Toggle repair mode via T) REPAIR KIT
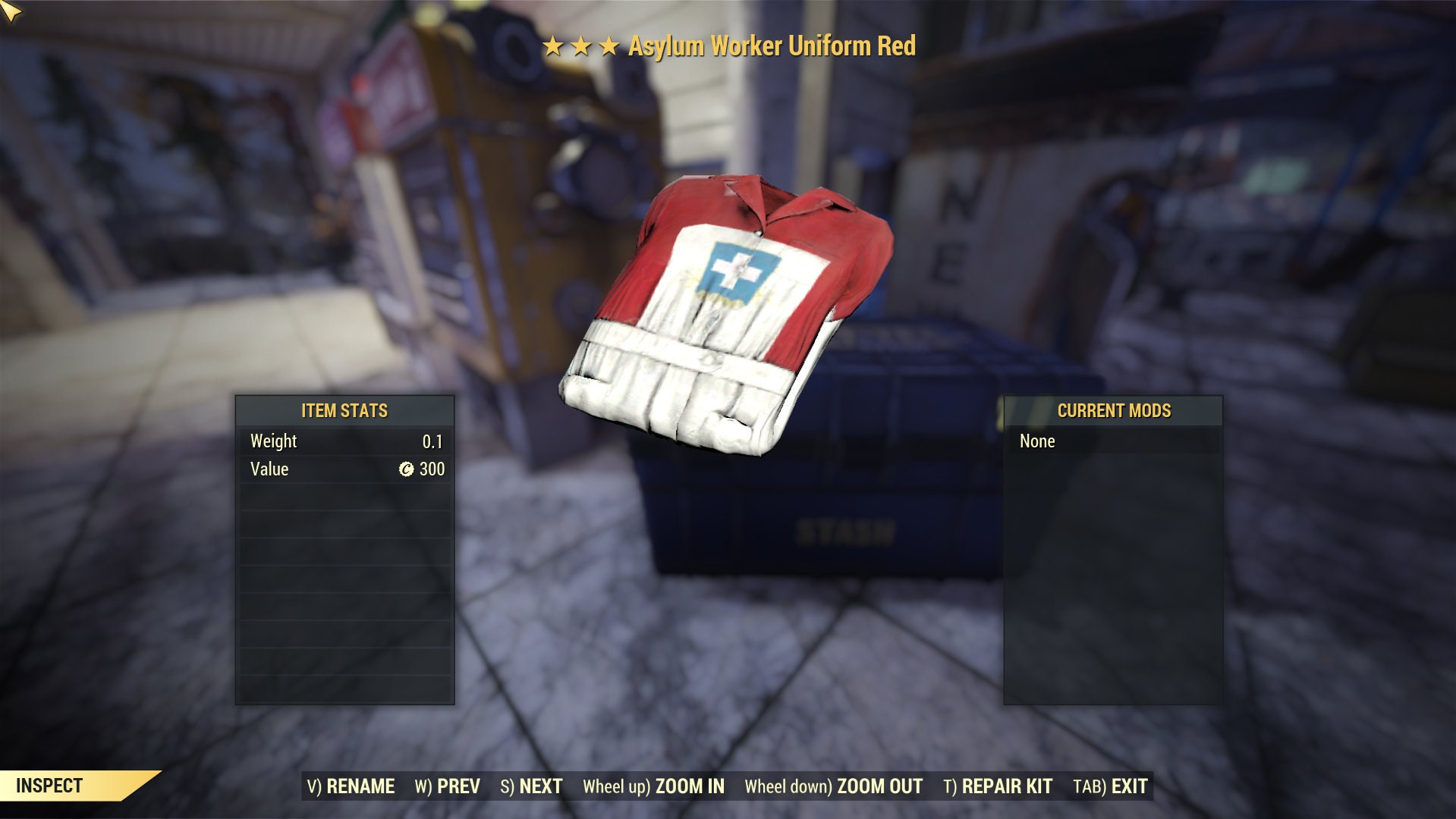Screen dimensions: 1456x819 click(998, 786)
